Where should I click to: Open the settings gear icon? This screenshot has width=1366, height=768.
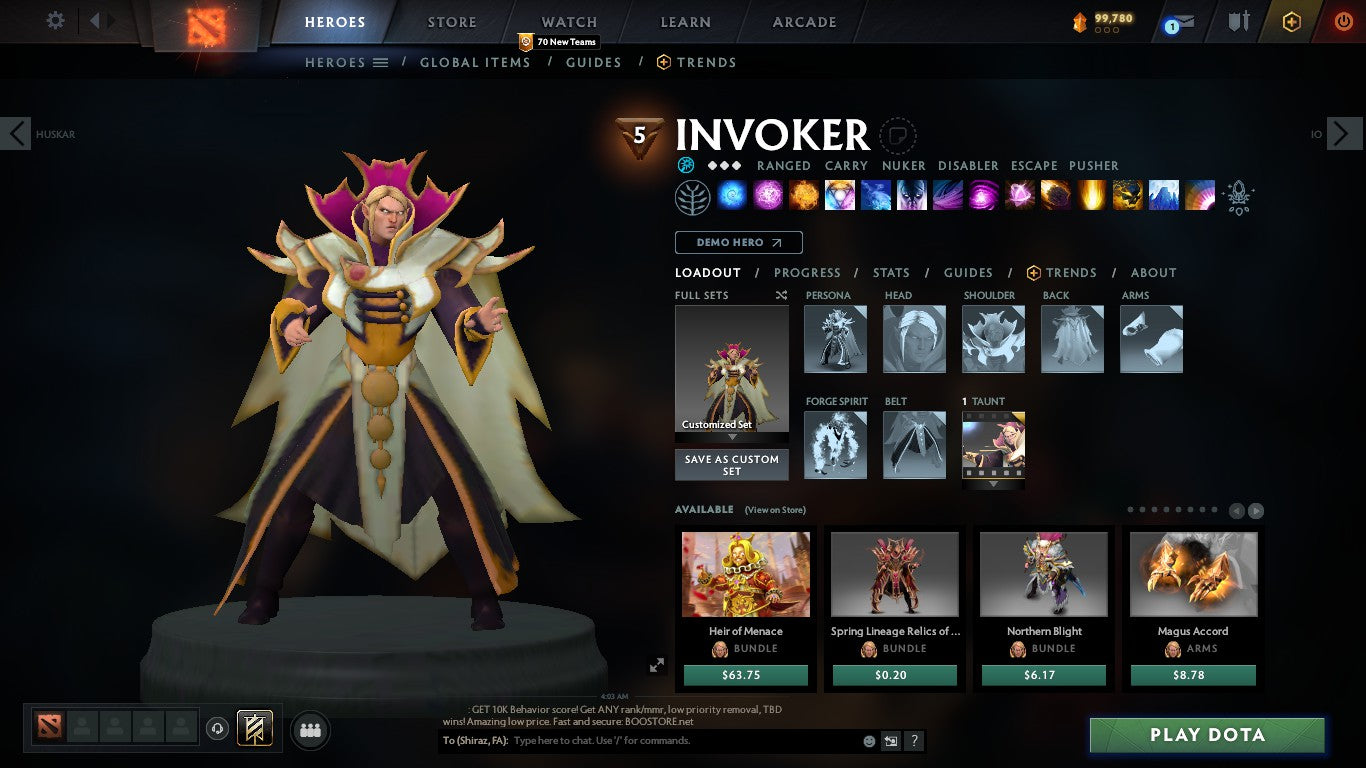[55, 20]
